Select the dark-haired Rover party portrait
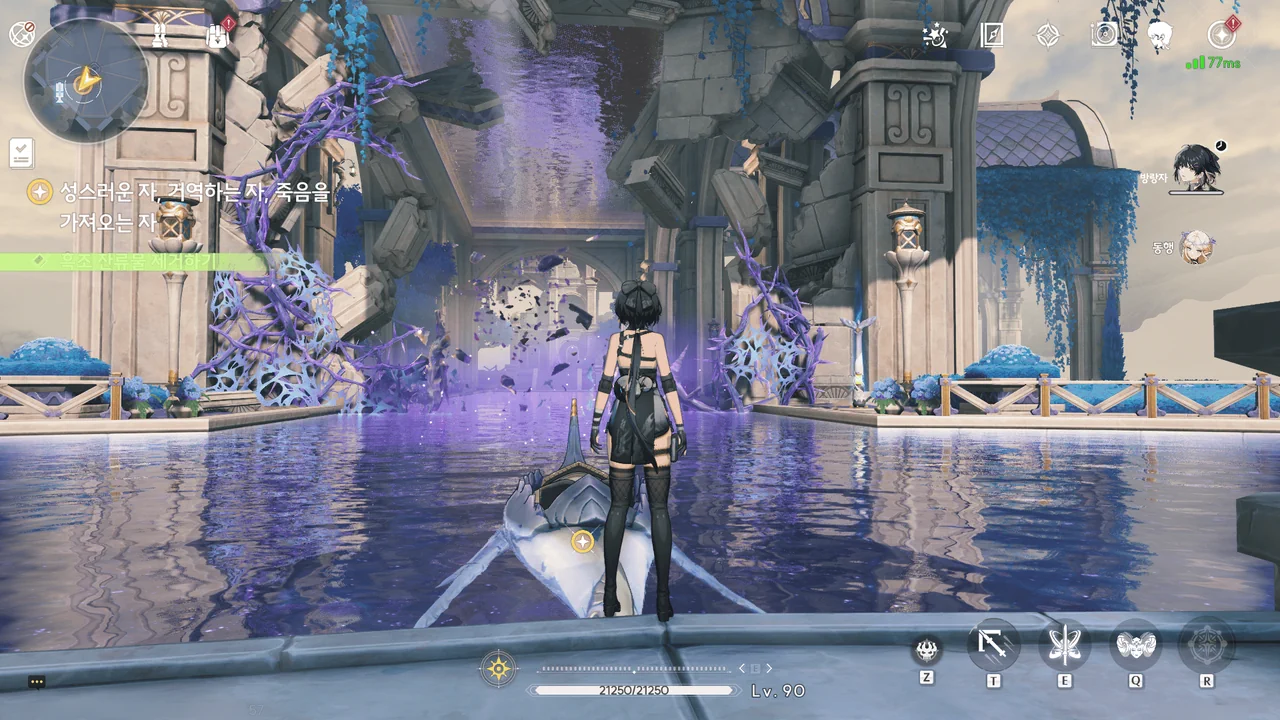This screenshot has width=1280, height=720. pos(1194,165)
